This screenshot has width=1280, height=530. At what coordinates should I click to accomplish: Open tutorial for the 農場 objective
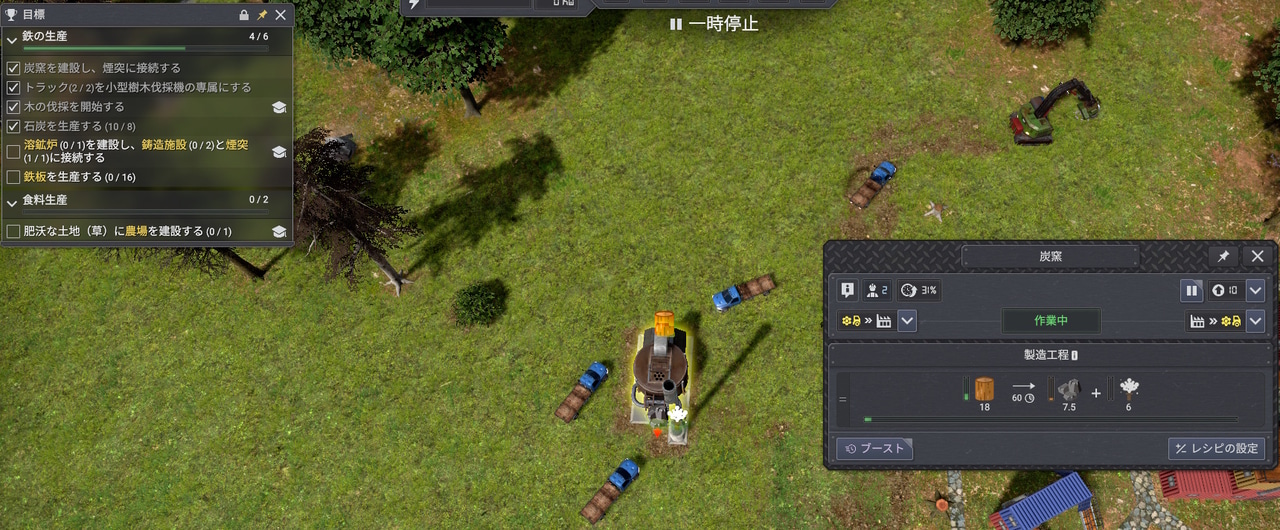(x=279, y=232)
